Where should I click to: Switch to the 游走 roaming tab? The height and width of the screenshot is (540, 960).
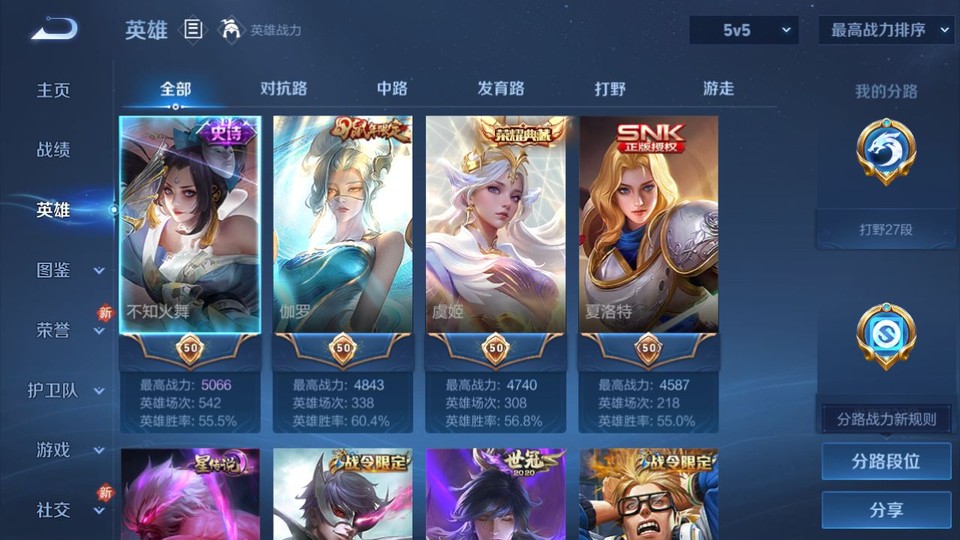[x=718, y=89]
